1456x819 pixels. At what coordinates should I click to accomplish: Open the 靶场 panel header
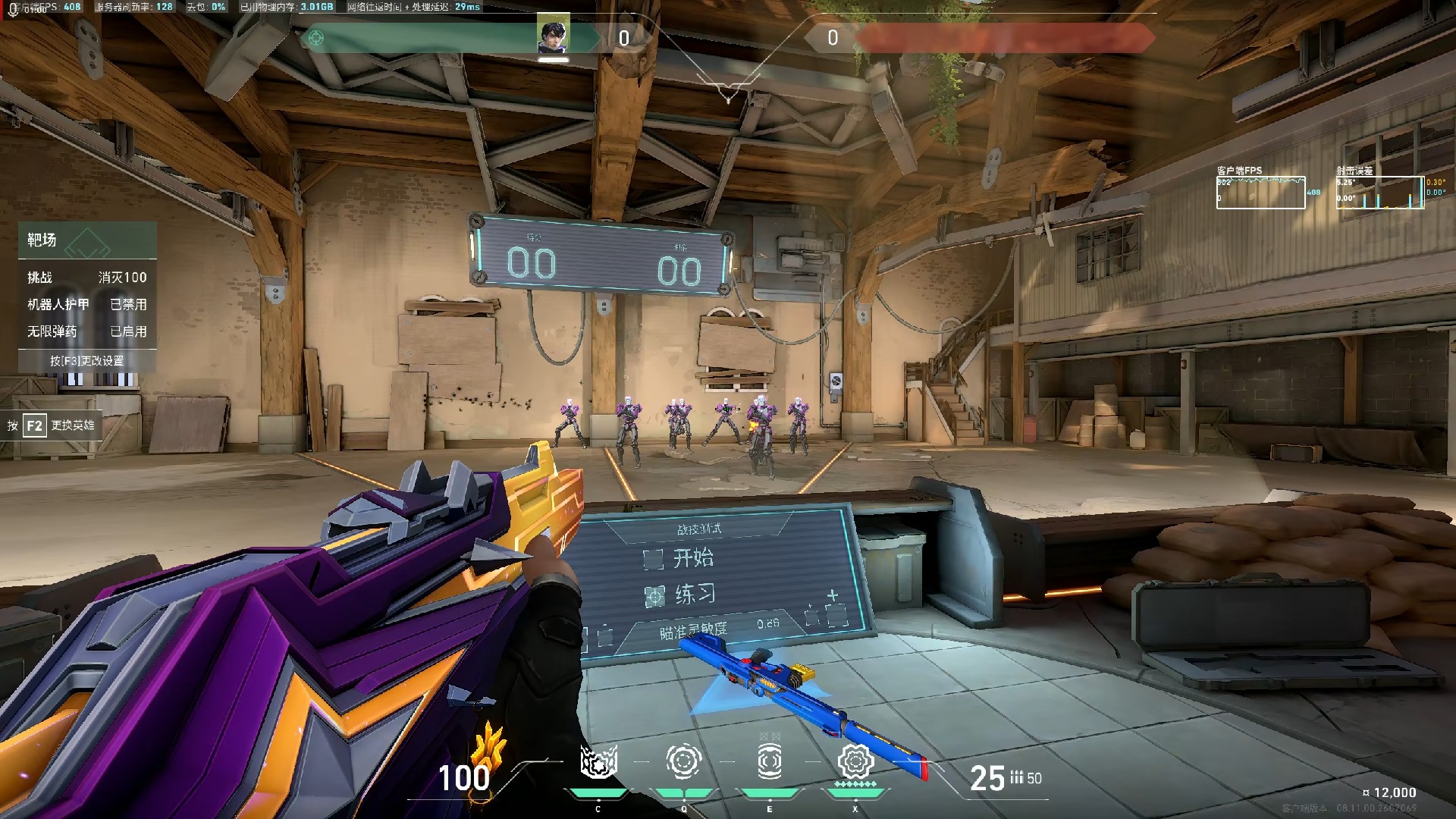[x=87, y=240]
